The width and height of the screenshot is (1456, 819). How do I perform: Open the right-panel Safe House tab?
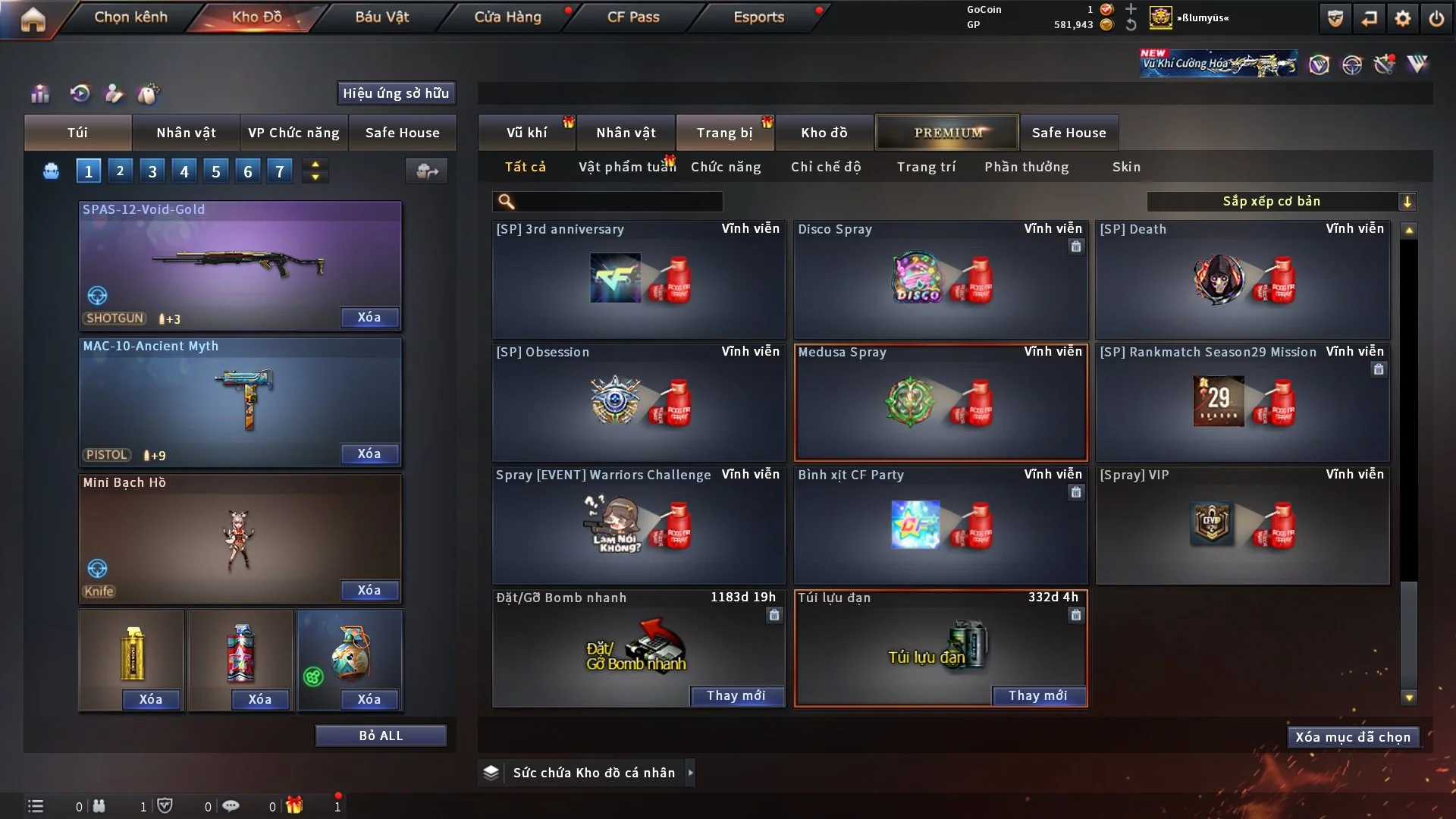pyautogui.click(x=1068, y=133)
